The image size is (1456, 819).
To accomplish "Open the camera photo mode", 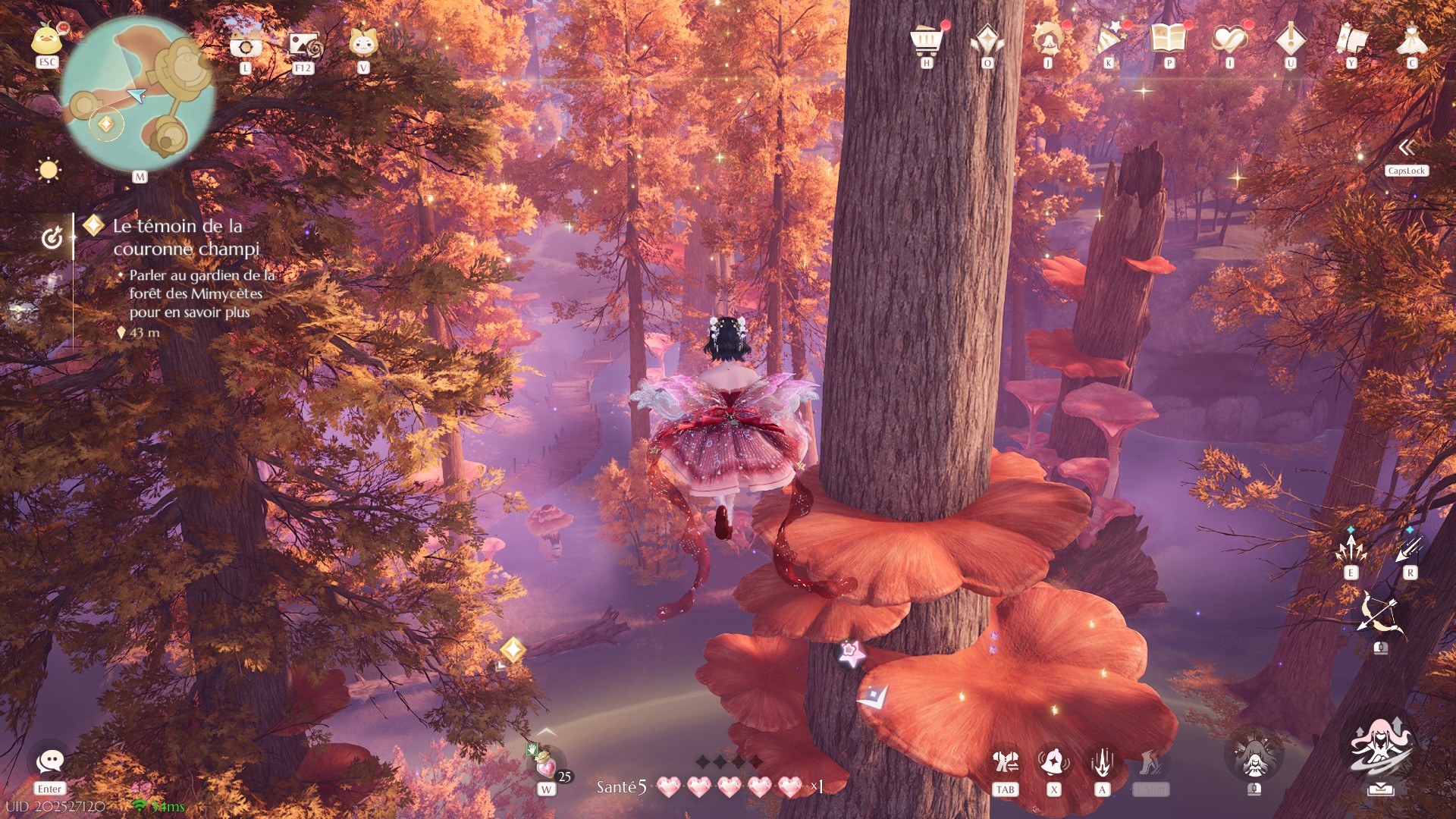I will pyautogui.click(x=246, y=45).
